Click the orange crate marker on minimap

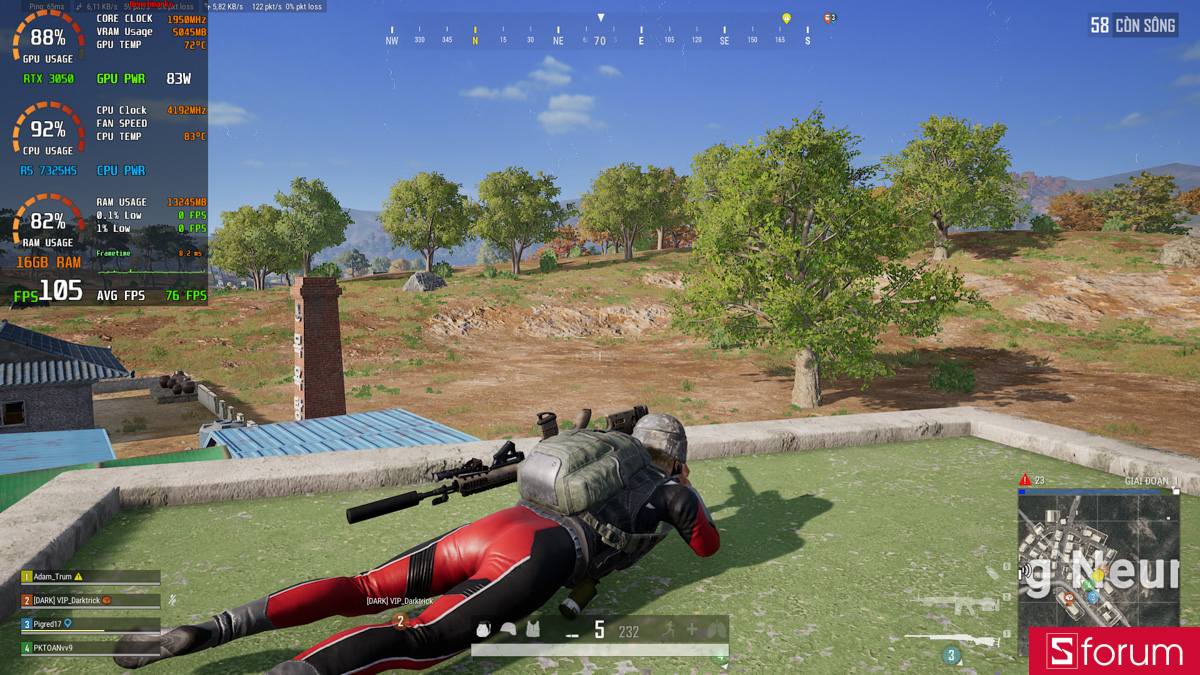[1069, 599]
